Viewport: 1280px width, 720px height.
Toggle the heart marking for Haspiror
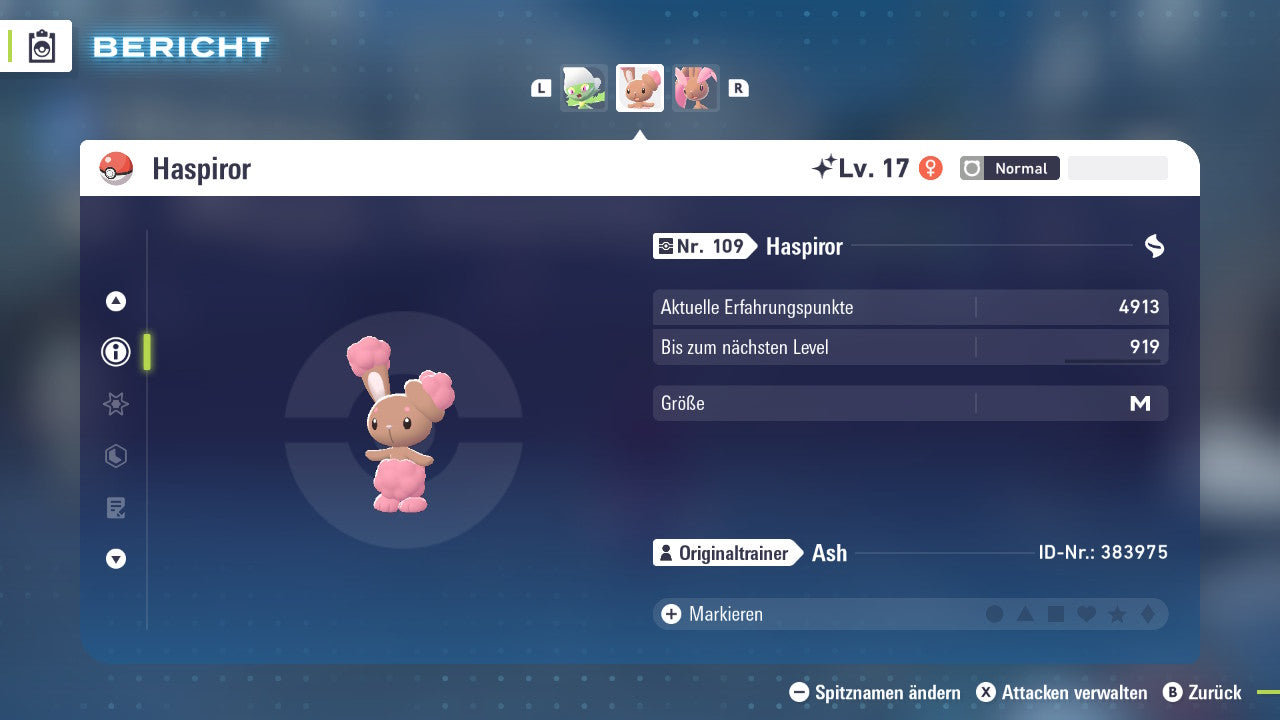point(1085,614)
